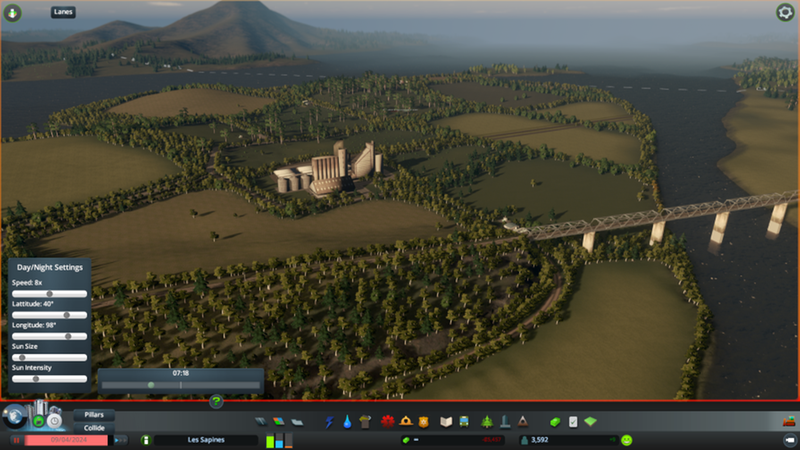
Task: Adjust the Sun Size slider
Action: pyautogui.click(x=22, y=357)
